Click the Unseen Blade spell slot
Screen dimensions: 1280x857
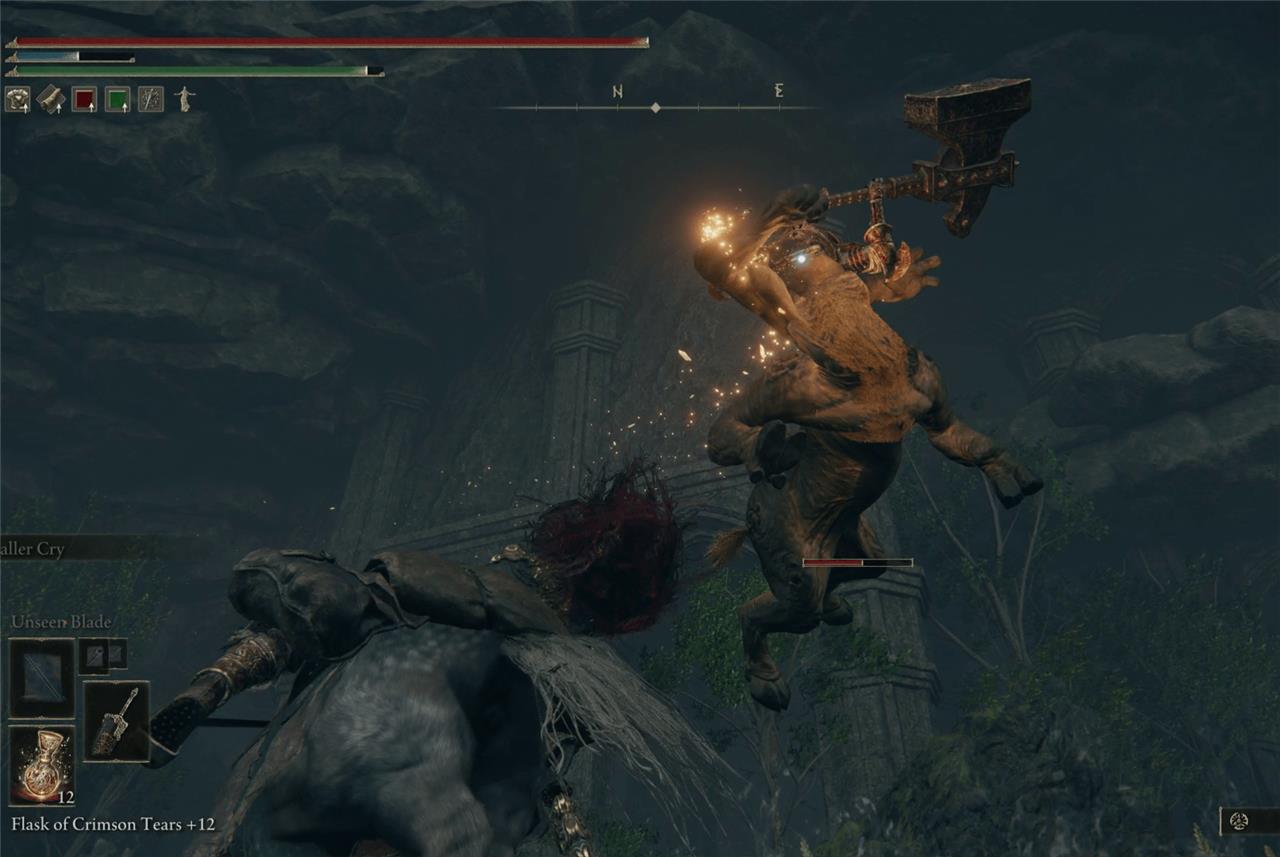point(42,677)
